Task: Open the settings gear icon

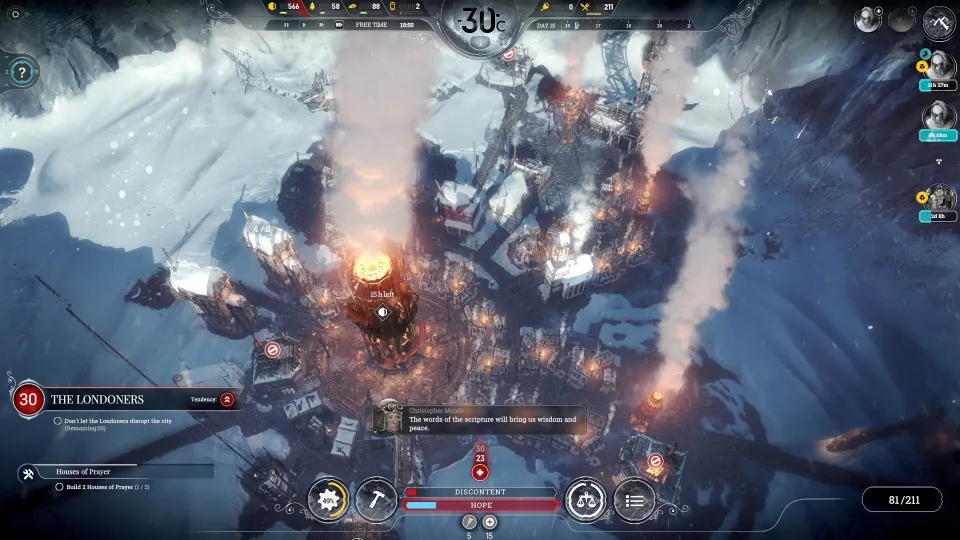Action: point(15,14)
